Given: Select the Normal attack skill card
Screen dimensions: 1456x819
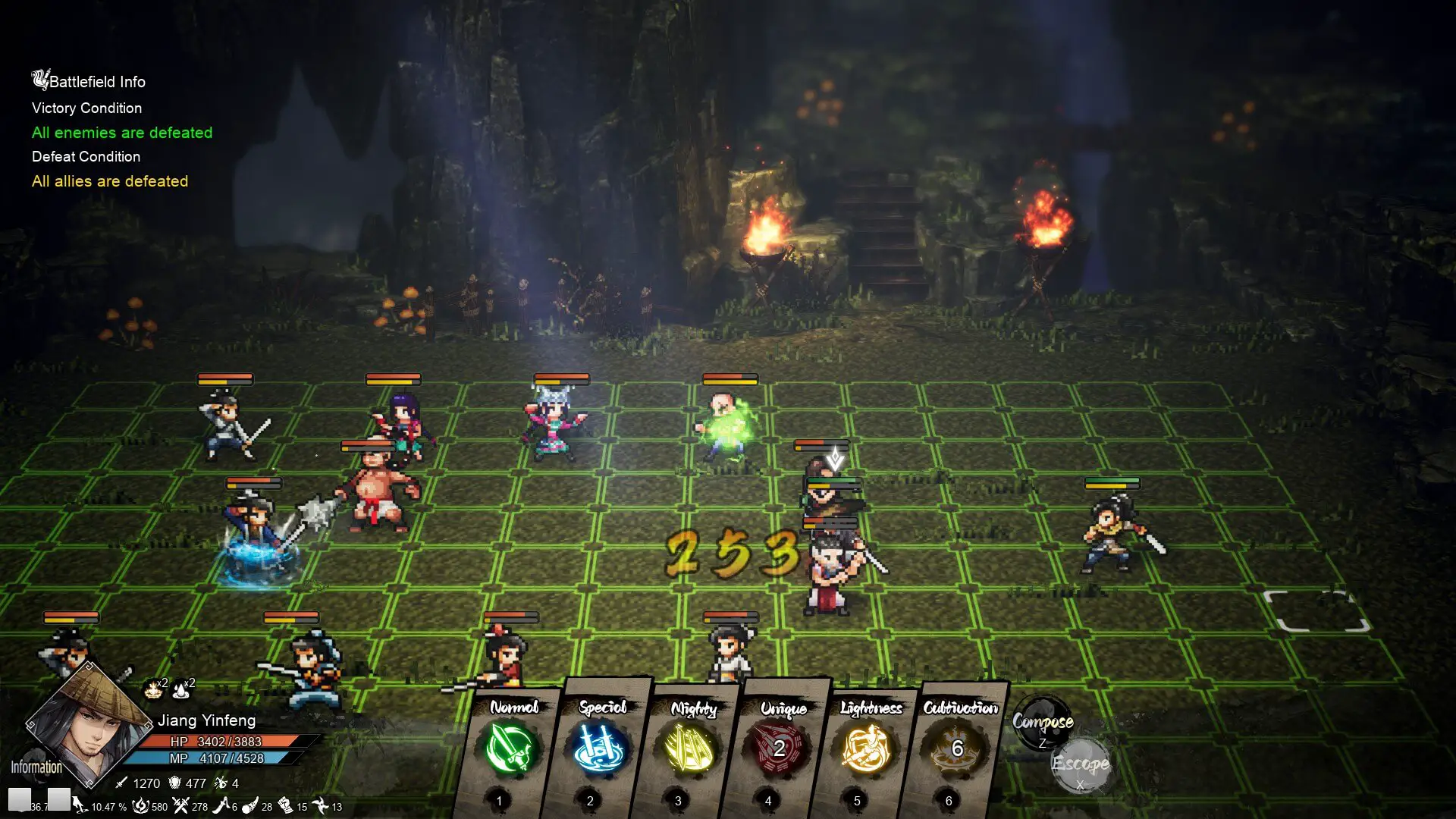Looking at the screenshot, I should pos(512,748).
